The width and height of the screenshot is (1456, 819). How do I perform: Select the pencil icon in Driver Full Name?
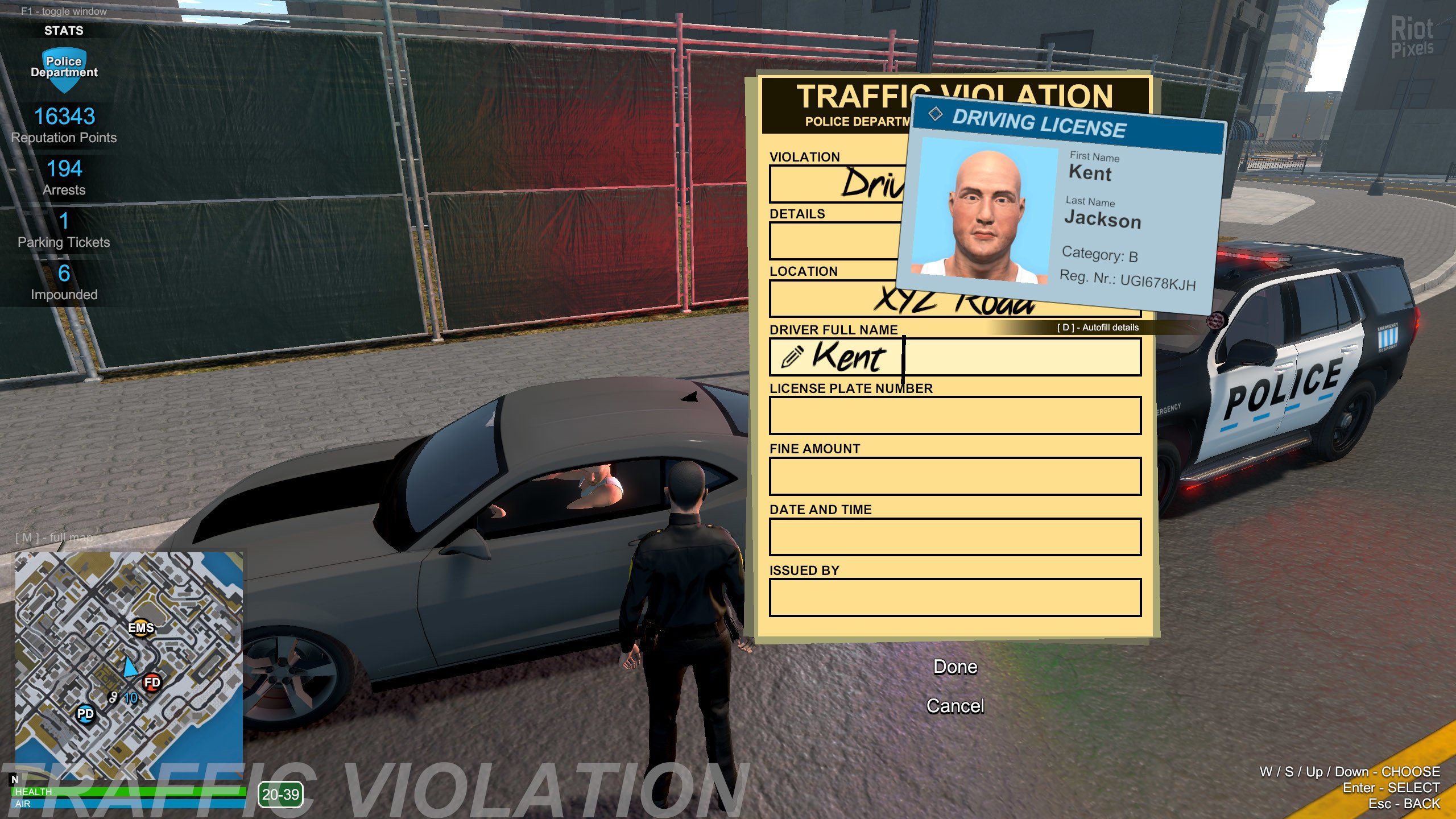(x=792, y=358)
